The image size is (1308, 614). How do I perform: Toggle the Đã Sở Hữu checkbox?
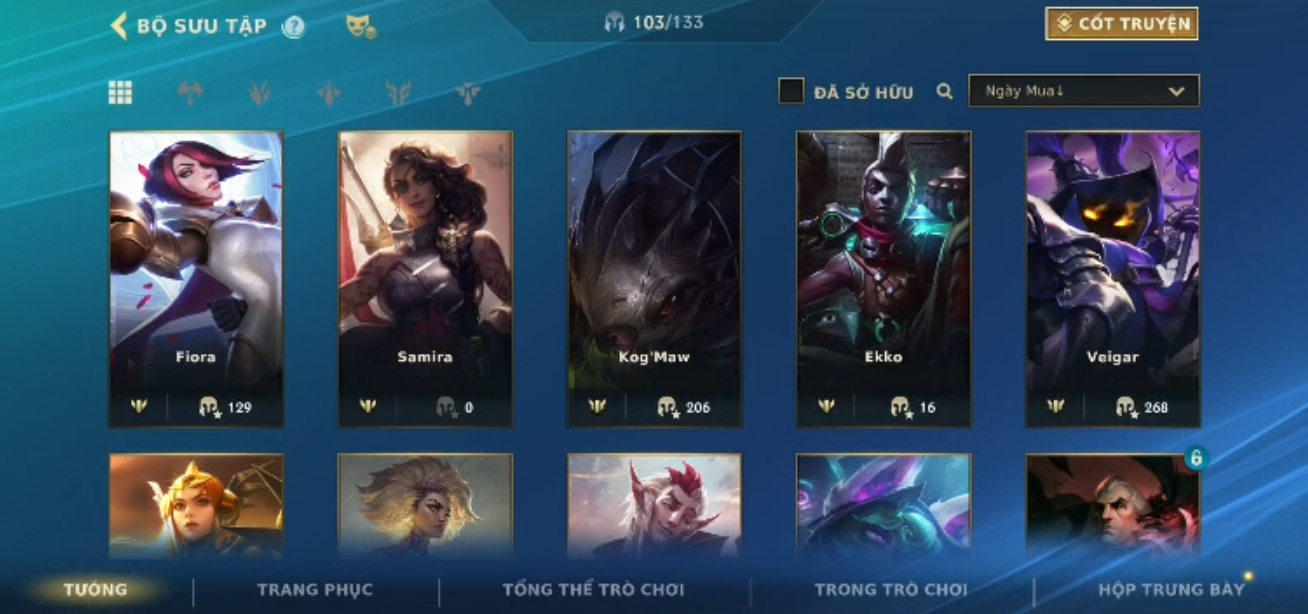(x=791, y=92)
